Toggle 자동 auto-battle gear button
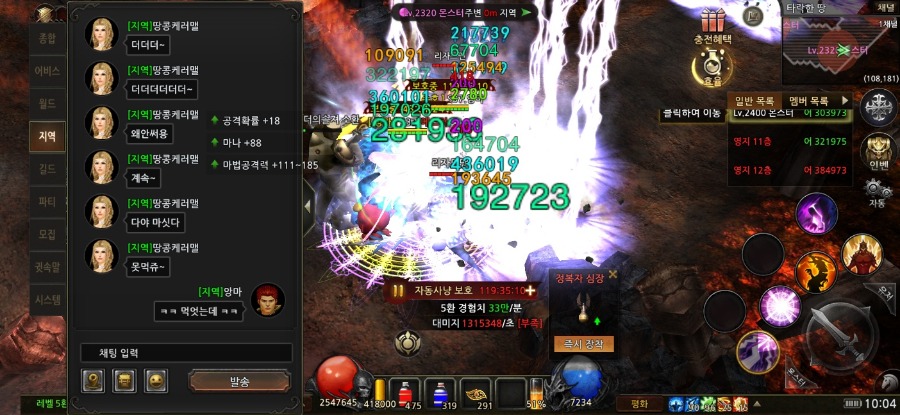900x415 pixels. click(x=878, y=190)
